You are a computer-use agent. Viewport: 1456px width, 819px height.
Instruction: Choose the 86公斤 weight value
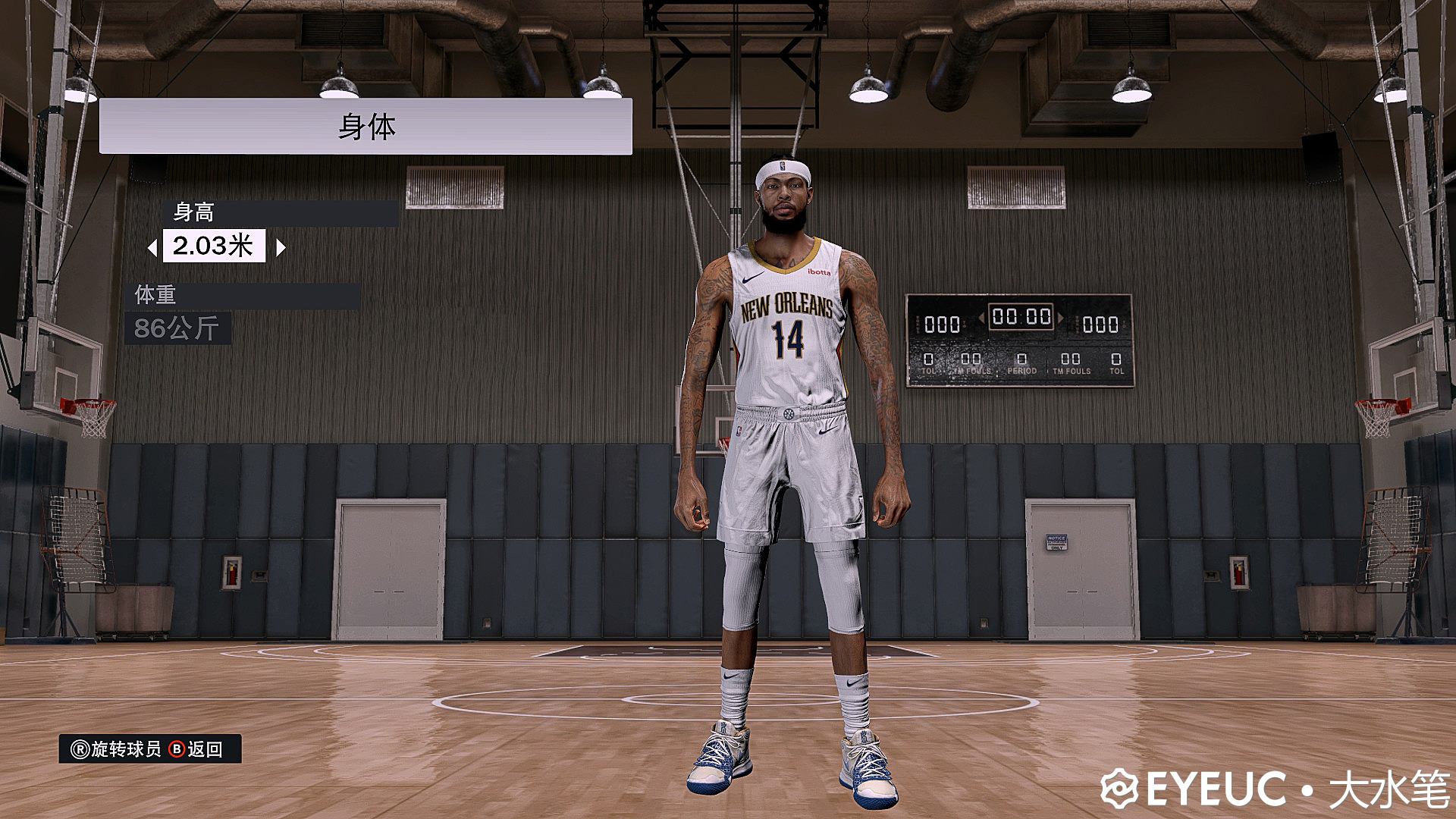click(x=177, y=328)
